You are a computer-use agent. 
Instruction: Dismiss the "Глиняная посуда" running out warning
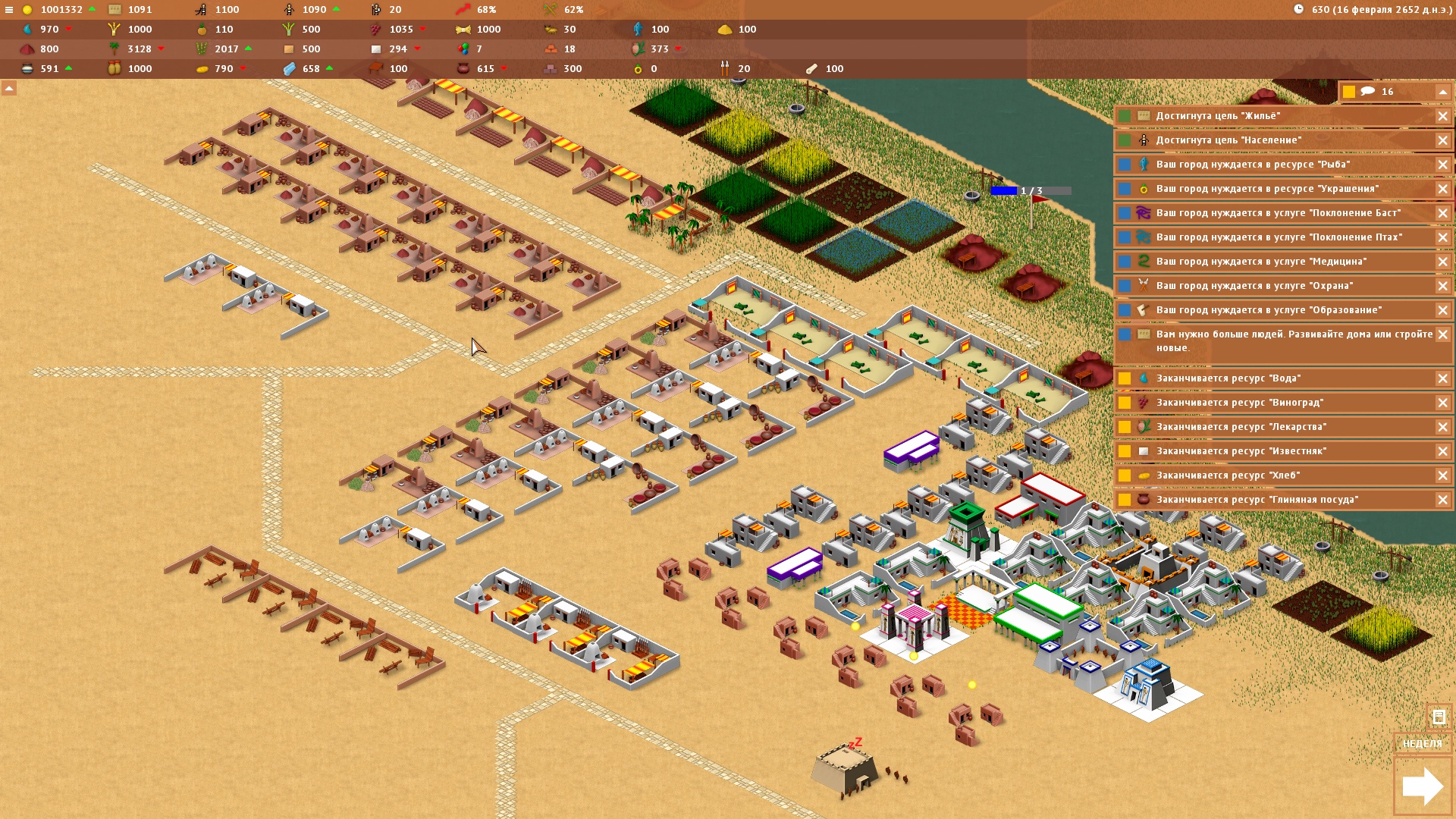(x=1442, y=500)
